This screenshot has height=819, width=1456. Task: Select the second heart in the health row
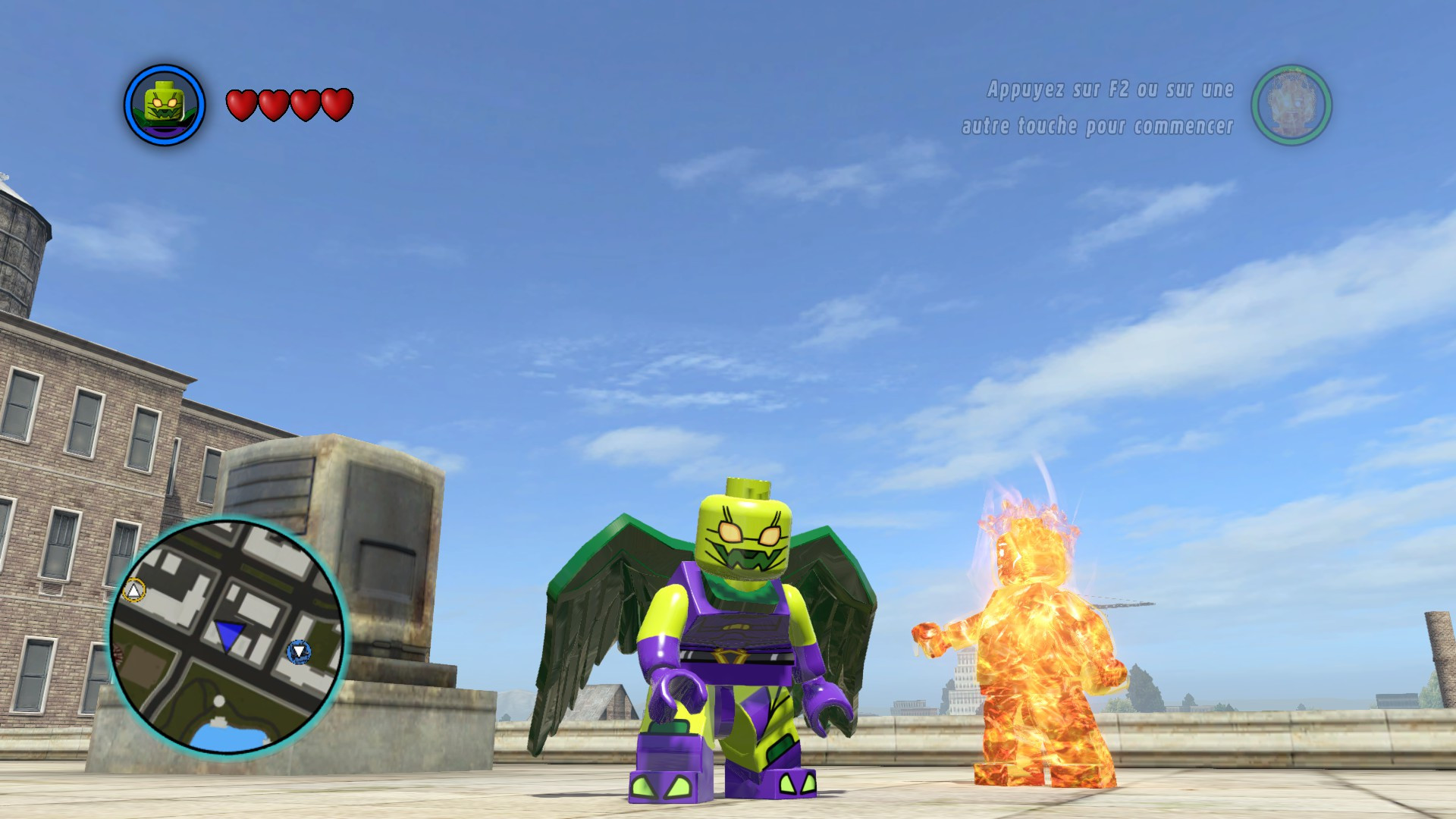(x=273, y=104)
